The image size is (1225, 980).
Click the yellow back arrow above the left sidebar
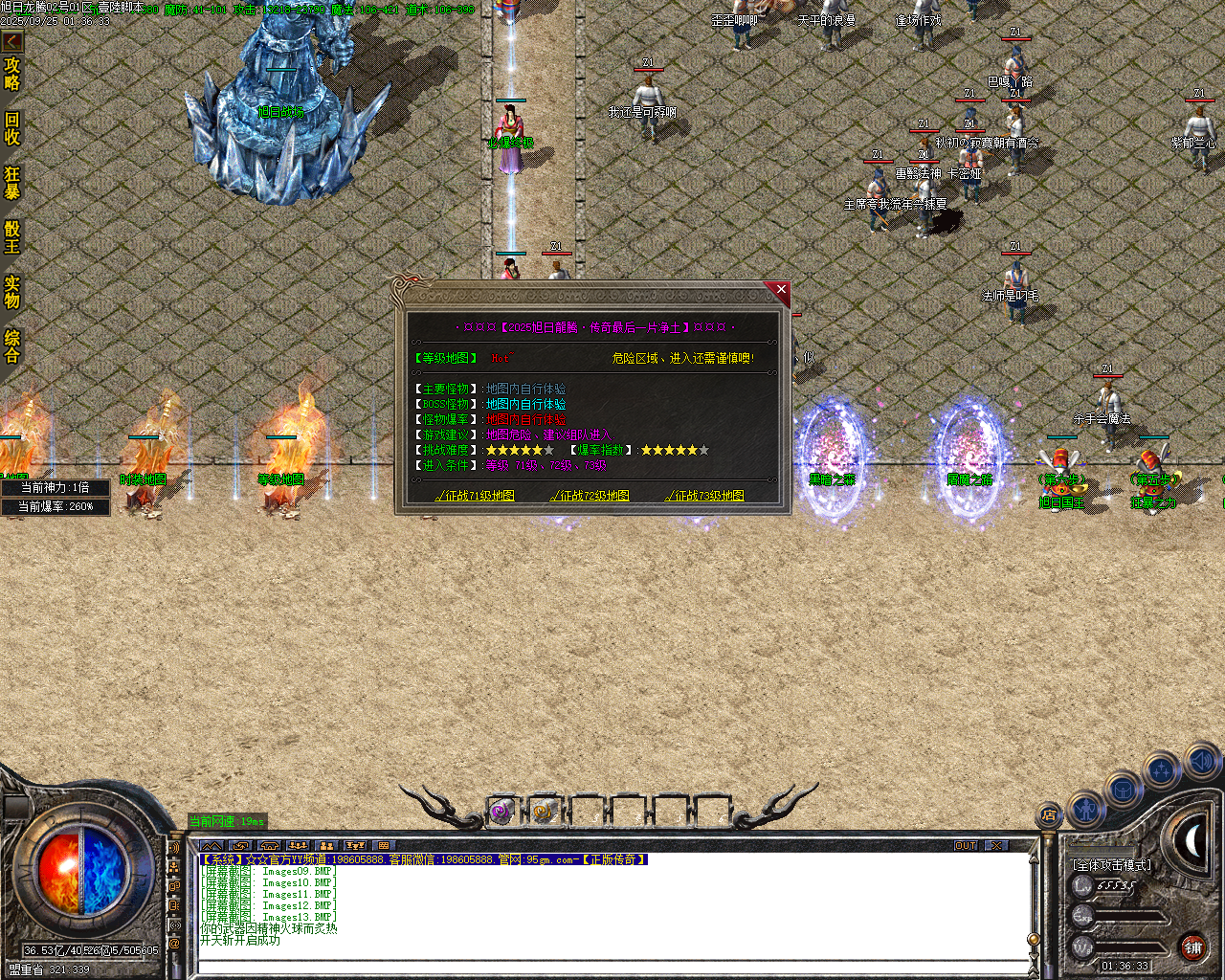[12, 40]
